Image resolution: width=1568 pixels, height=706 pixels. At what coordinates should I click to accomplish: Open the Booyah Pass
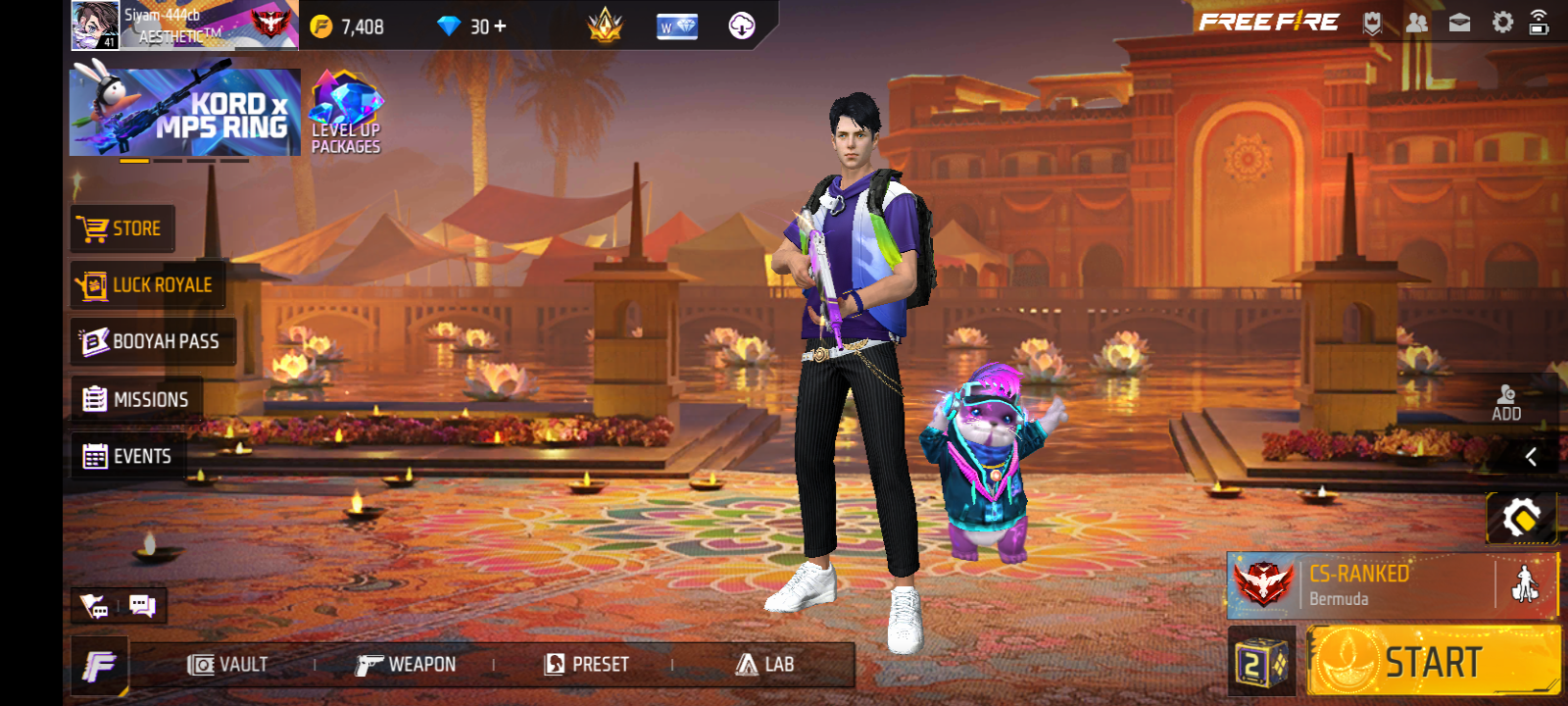pyautogui.click(x=152, y=341)
